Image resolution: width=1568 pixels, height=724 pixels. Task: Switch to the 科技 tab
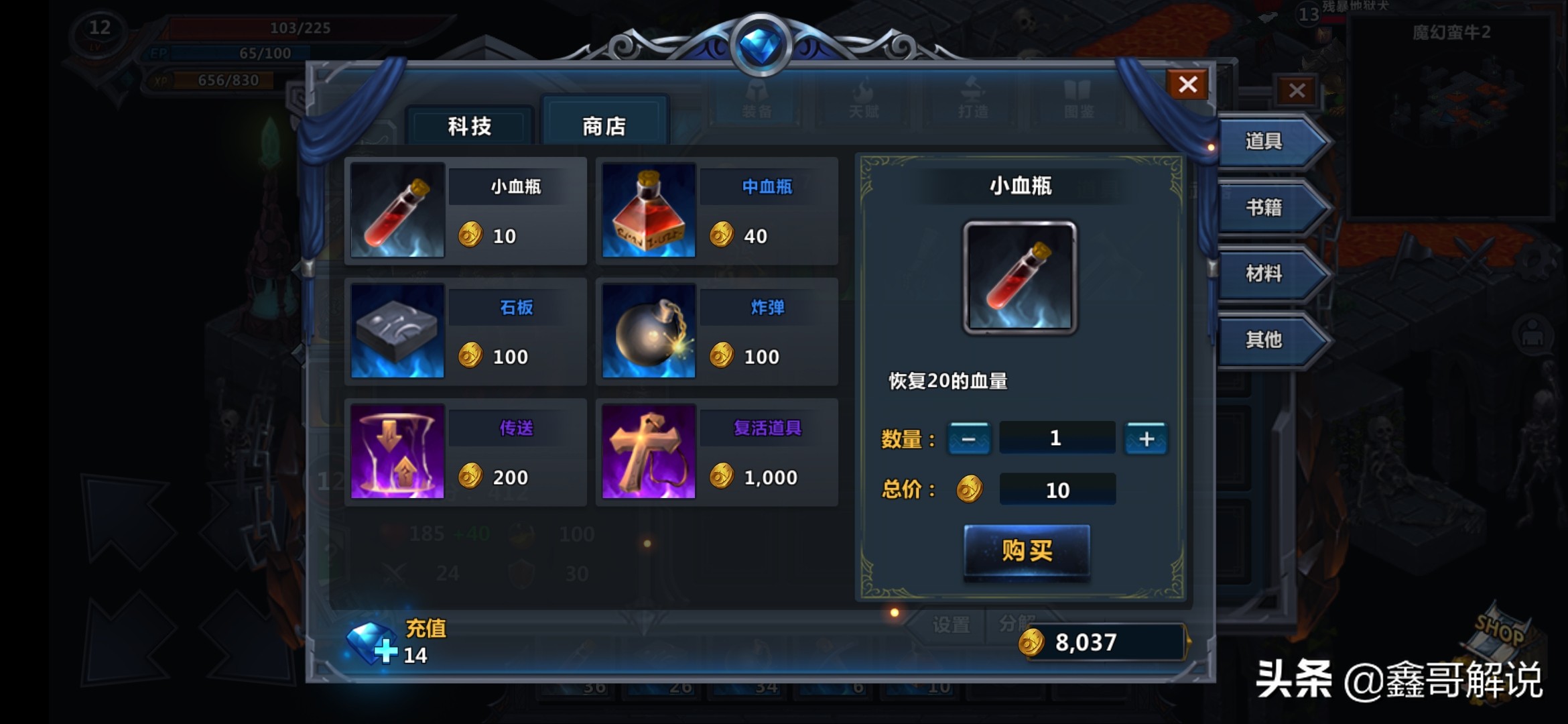470,126
